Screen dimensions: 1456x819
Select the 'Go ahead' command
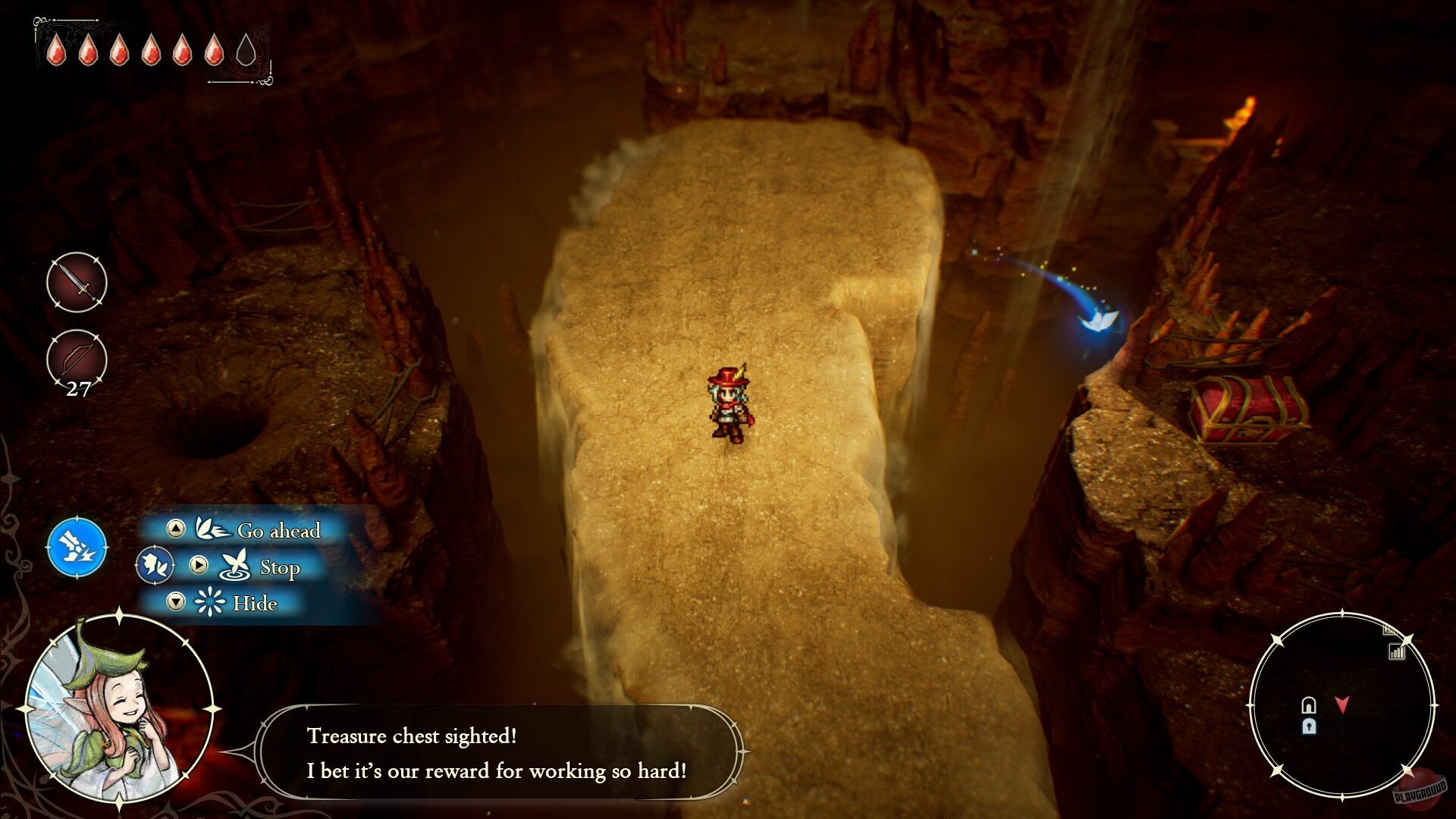[x=279, y=531]
